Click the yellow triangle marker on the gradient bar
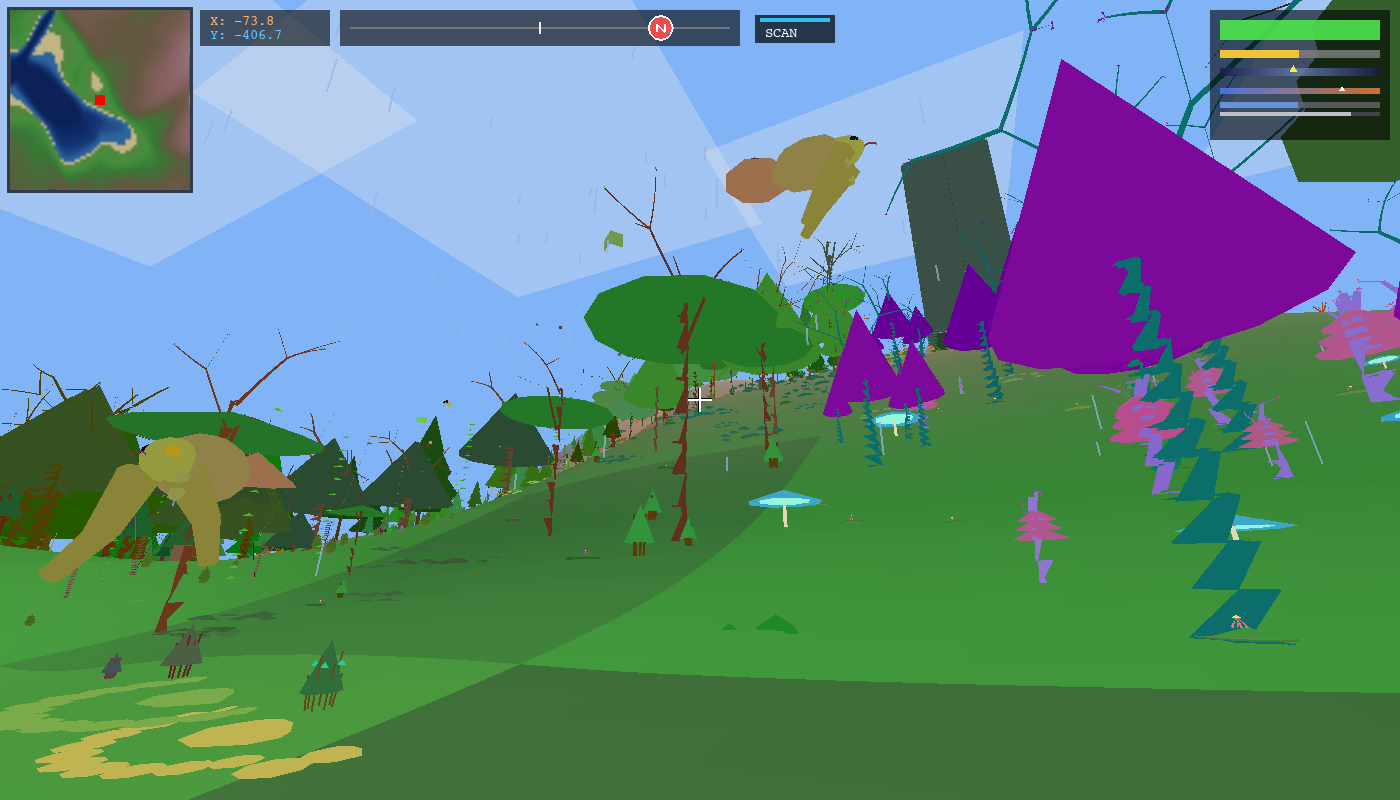1400x800 pixels. click(1293, 69)
